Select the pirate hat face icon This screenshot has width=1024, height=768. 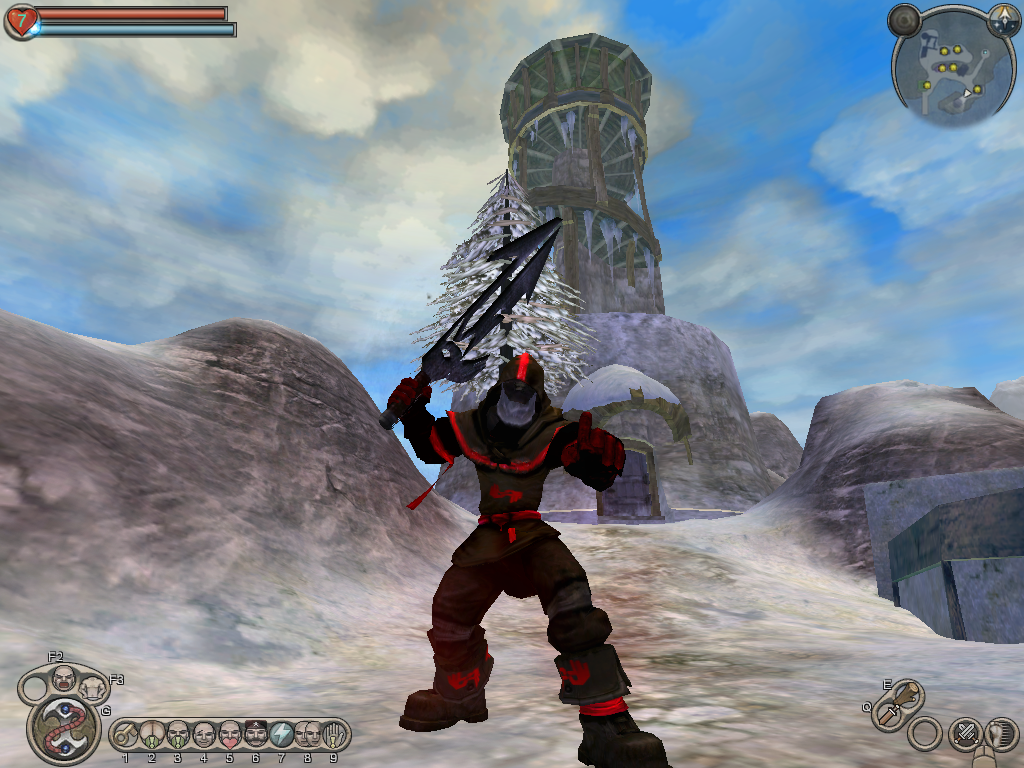point(255,735)
